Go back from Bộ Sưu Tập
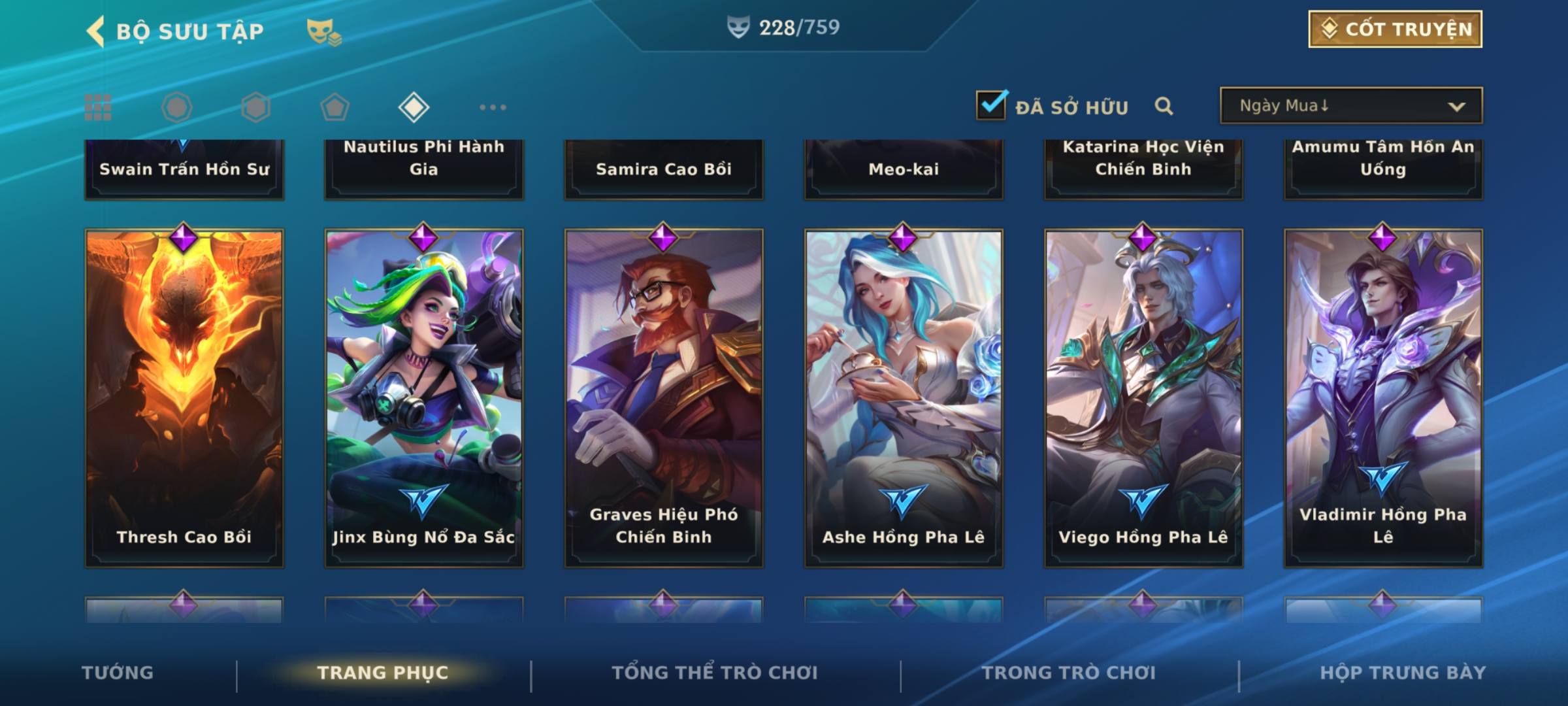This screenshot has width=1568, height=706. [x=96, y=31]
